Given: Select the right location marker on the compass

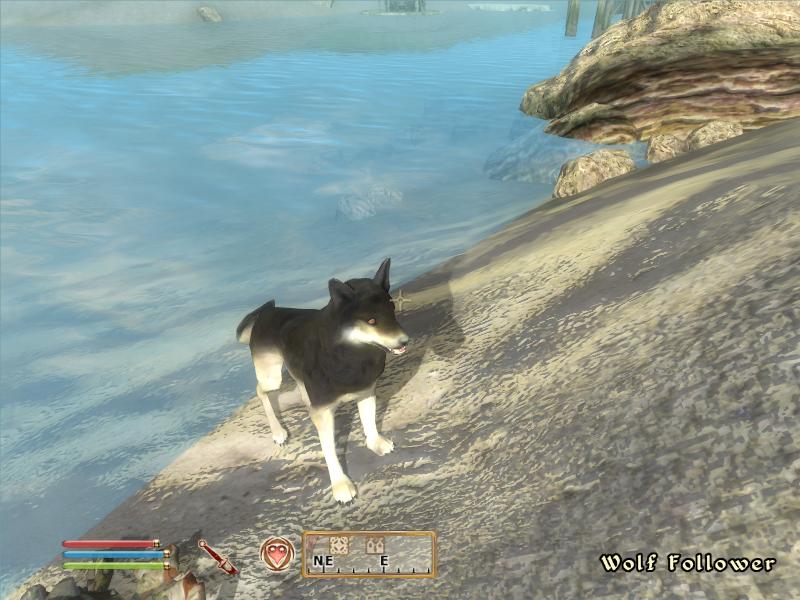Looking at the screenshot, I should tap(375, 545).
